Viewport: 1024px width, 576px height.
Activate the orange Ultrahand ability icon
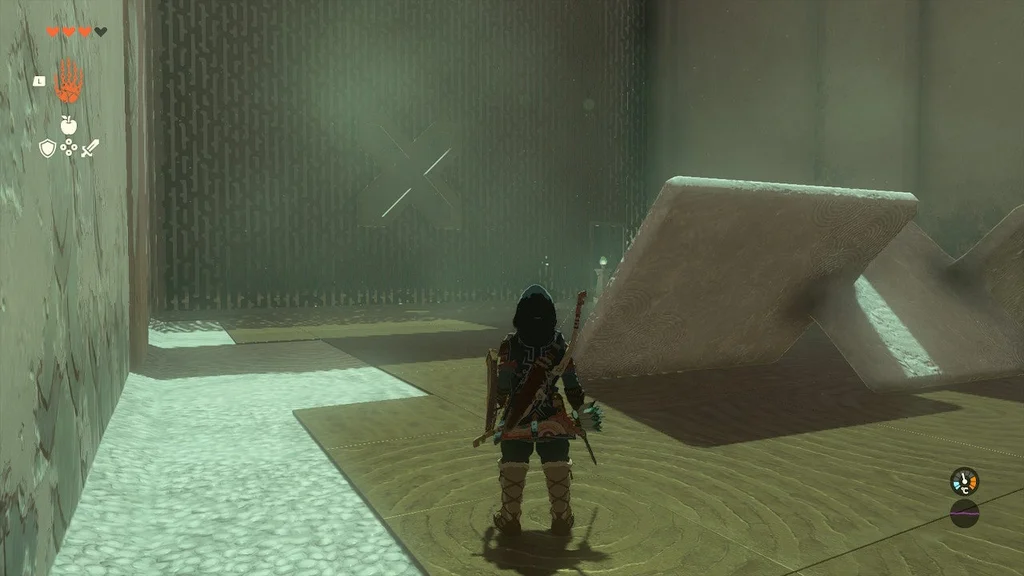(x=68, y=82)
